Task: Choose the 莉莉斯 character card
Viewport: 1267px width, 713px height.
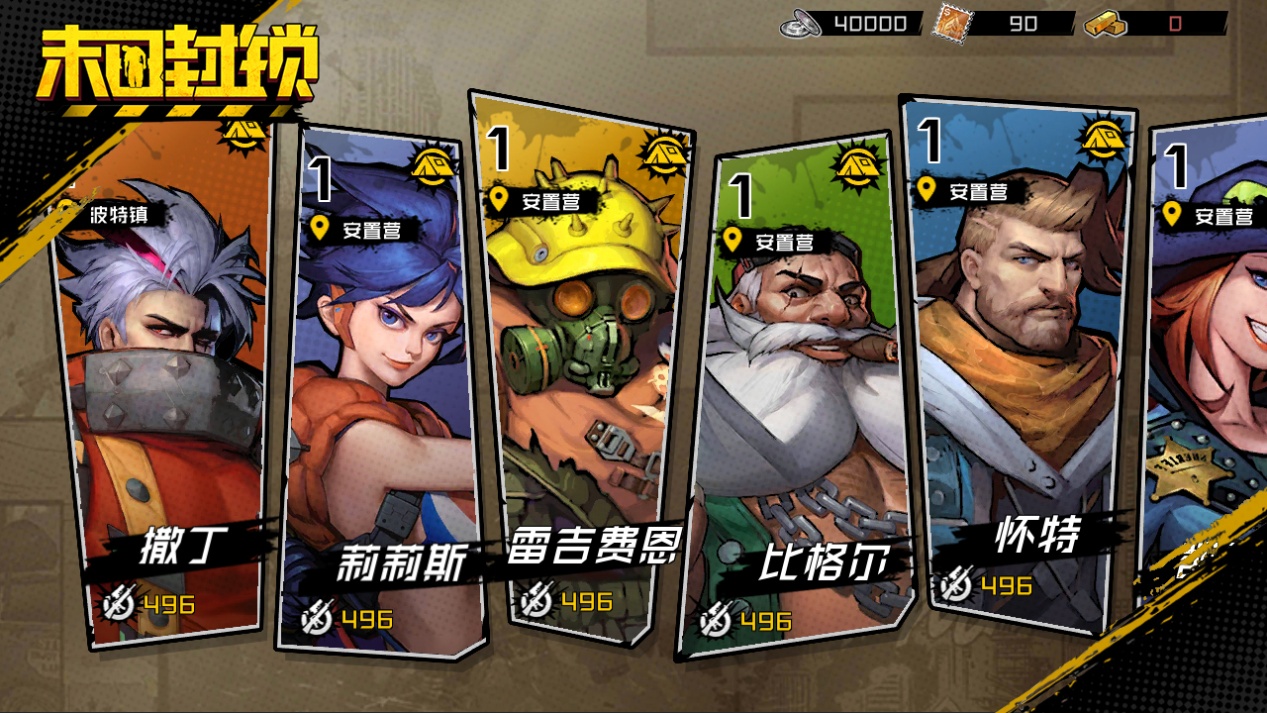Action: pyautogui.click(x=385, y=390)
